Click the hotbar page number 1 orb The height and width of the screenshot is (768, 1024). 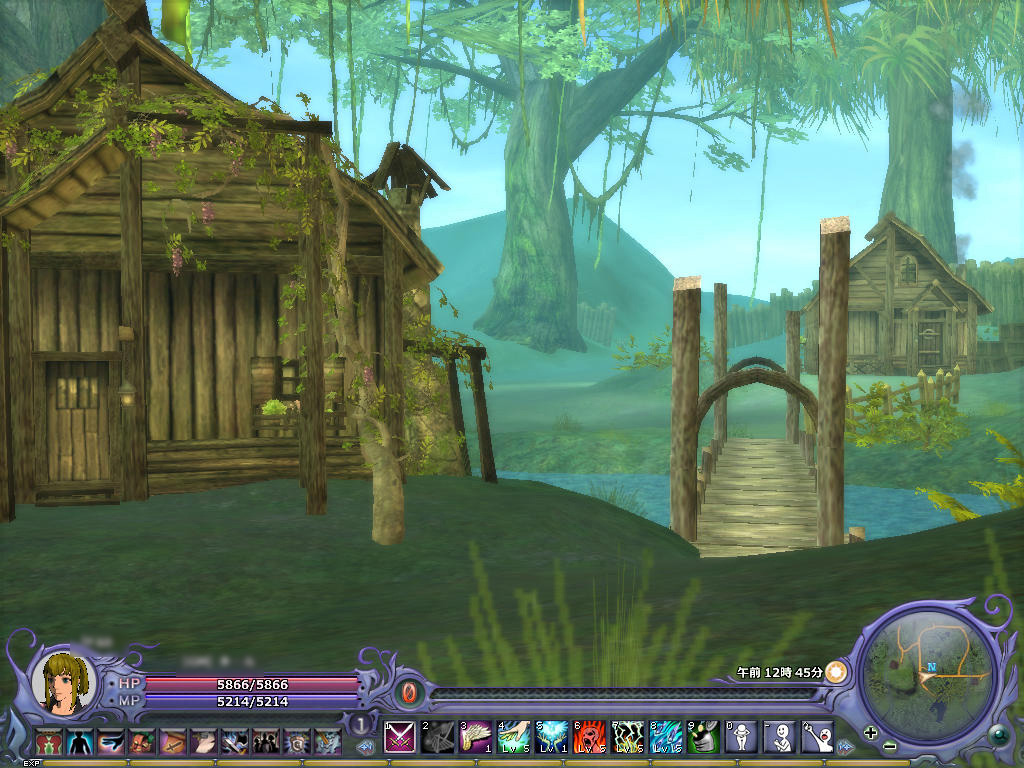coord(359,723)
